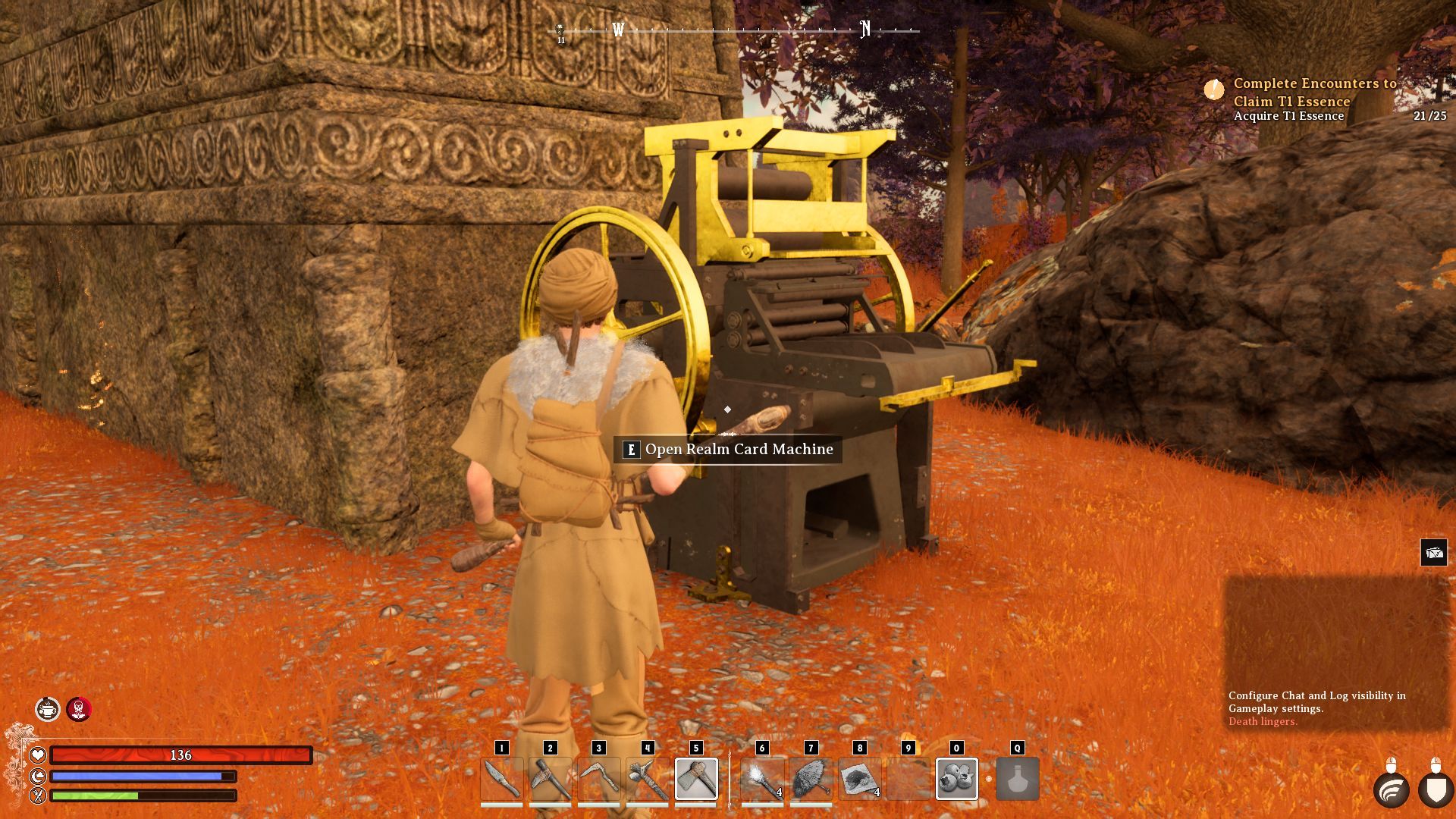1456x819 pixels.
Task: Open the Acquire T1 Essence objective entry
Action: click(x=1288, y=116)
